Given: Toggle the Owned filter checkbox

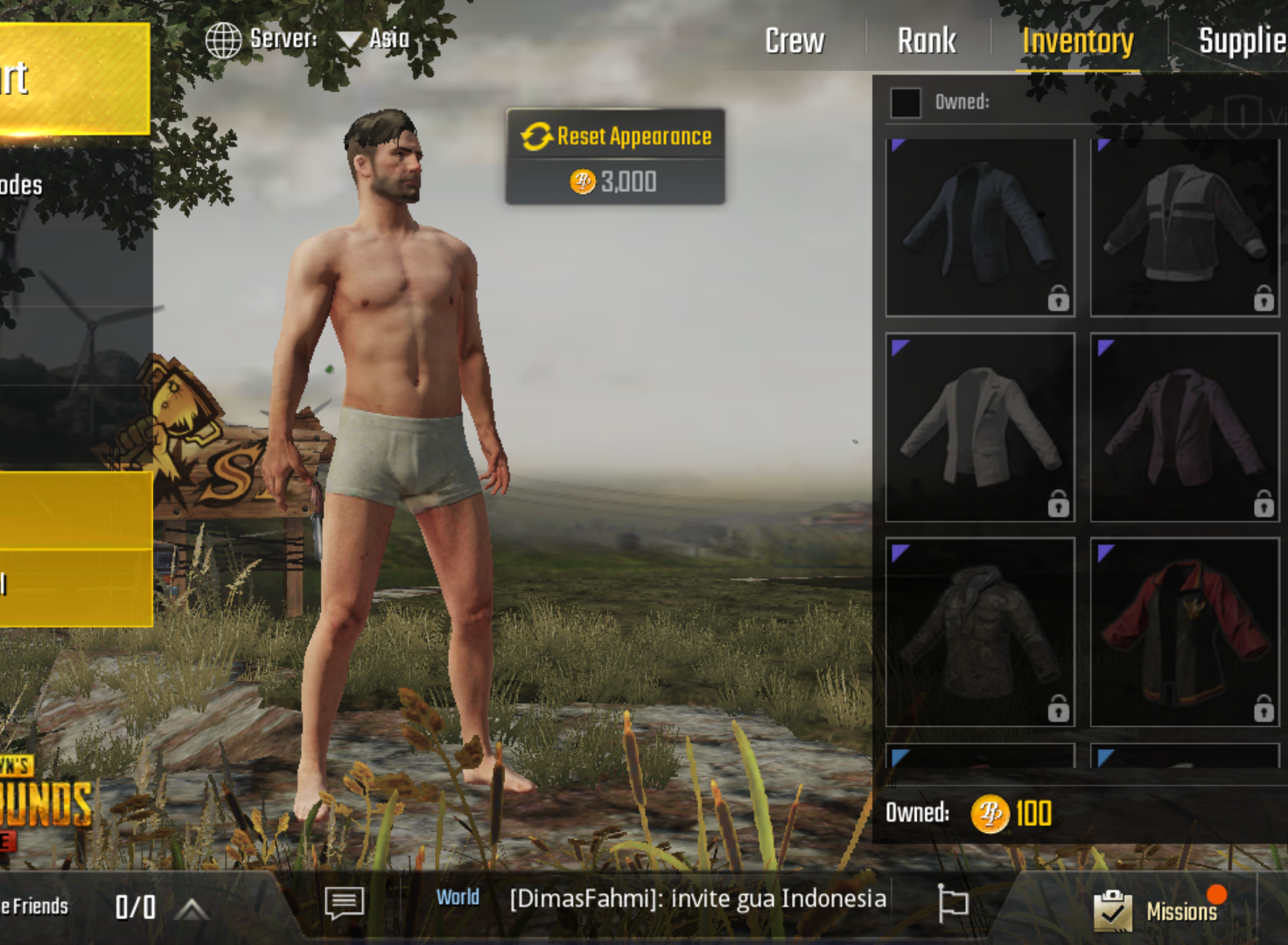Looking at the screenshot, I should click(906, 102).
